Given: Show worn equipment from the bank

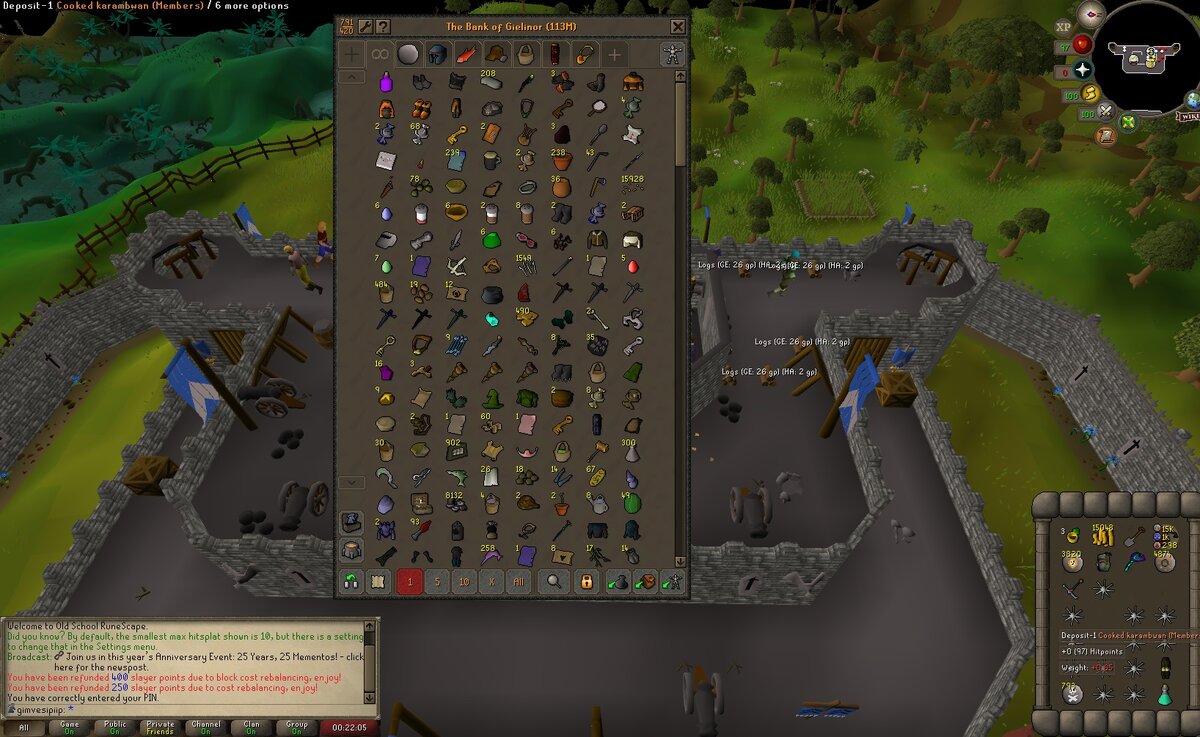Looking at the screenshot, I should click(x=673, y=54).
